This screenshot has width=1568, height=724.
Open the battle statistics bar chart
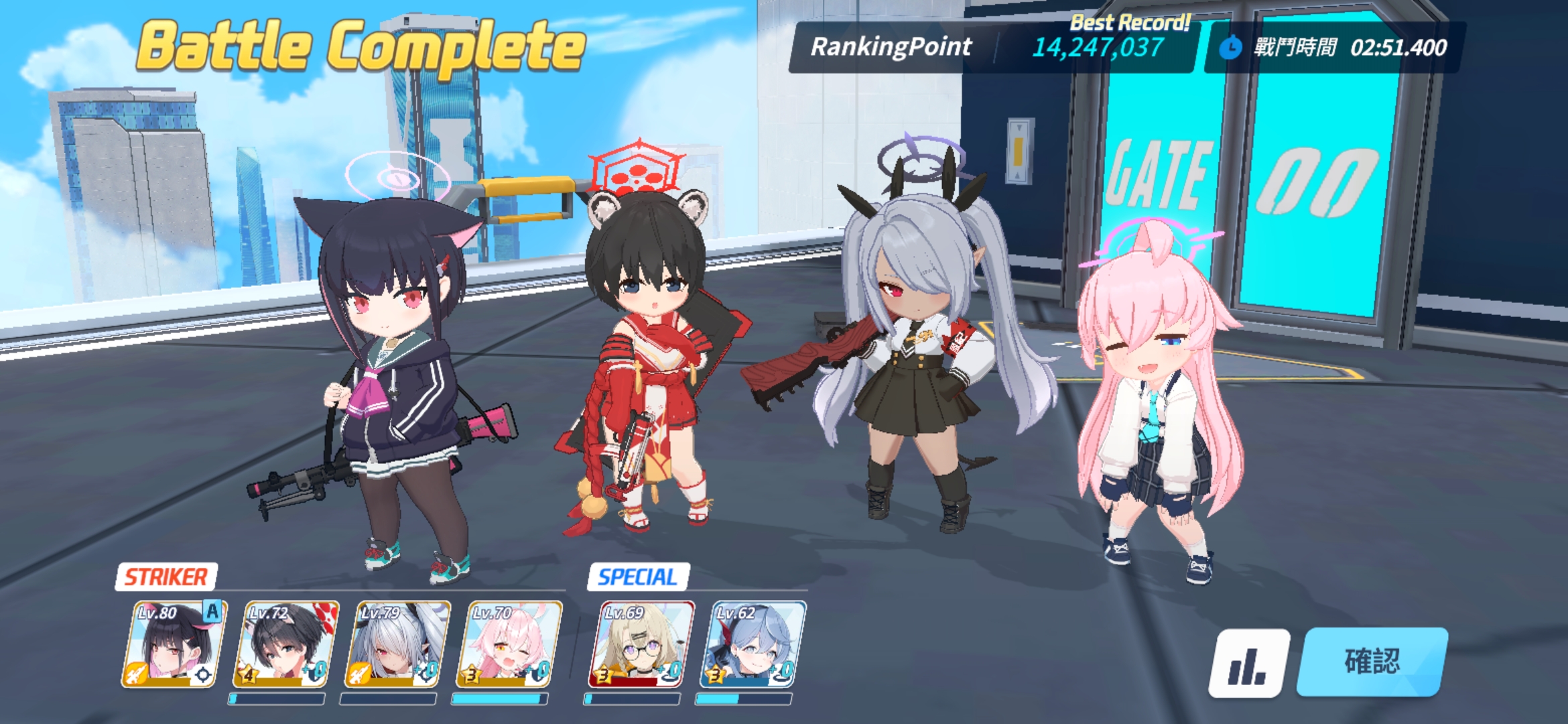pyautogui.click(x=1248, y=664)
